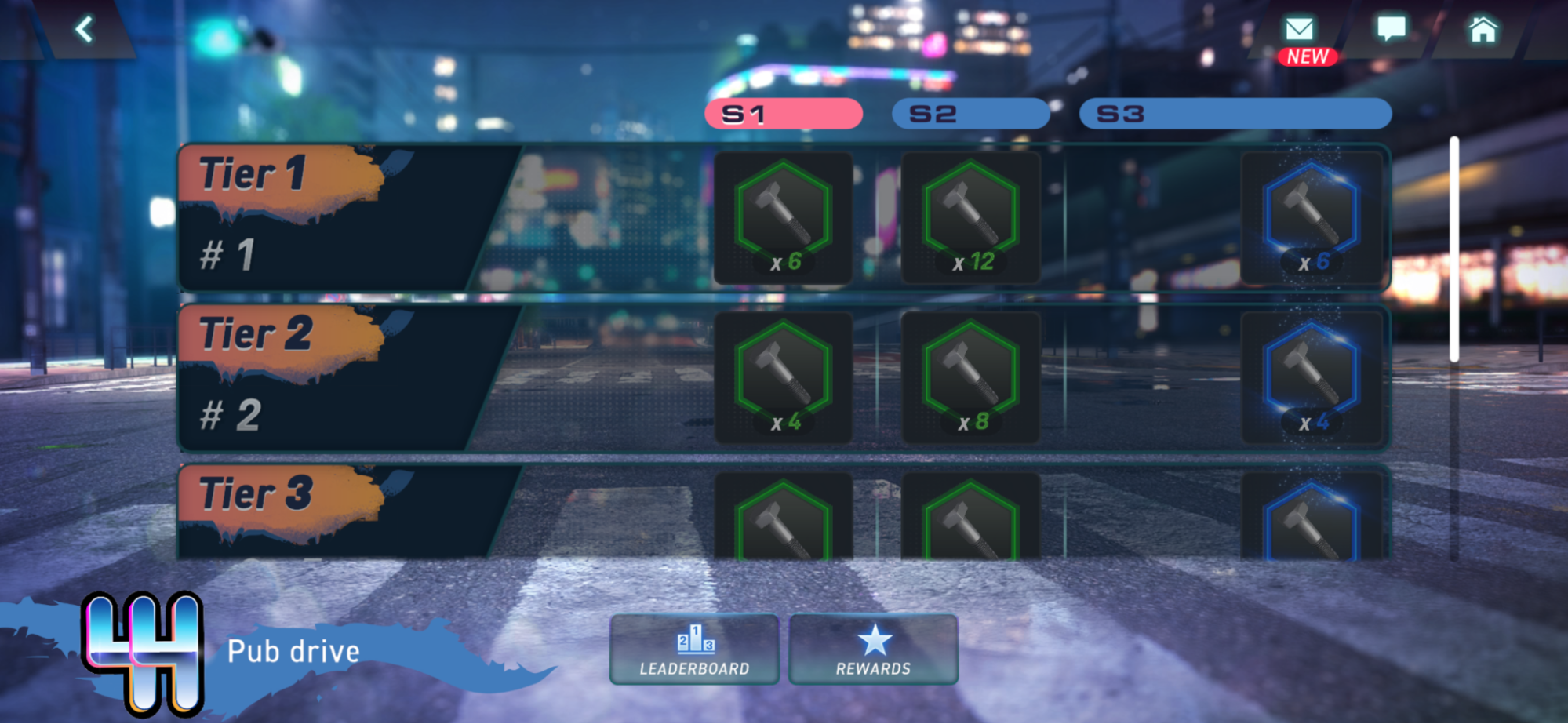Go back using the arrow button
This screenshot has width=1568, height=724.
click(84, 30)
